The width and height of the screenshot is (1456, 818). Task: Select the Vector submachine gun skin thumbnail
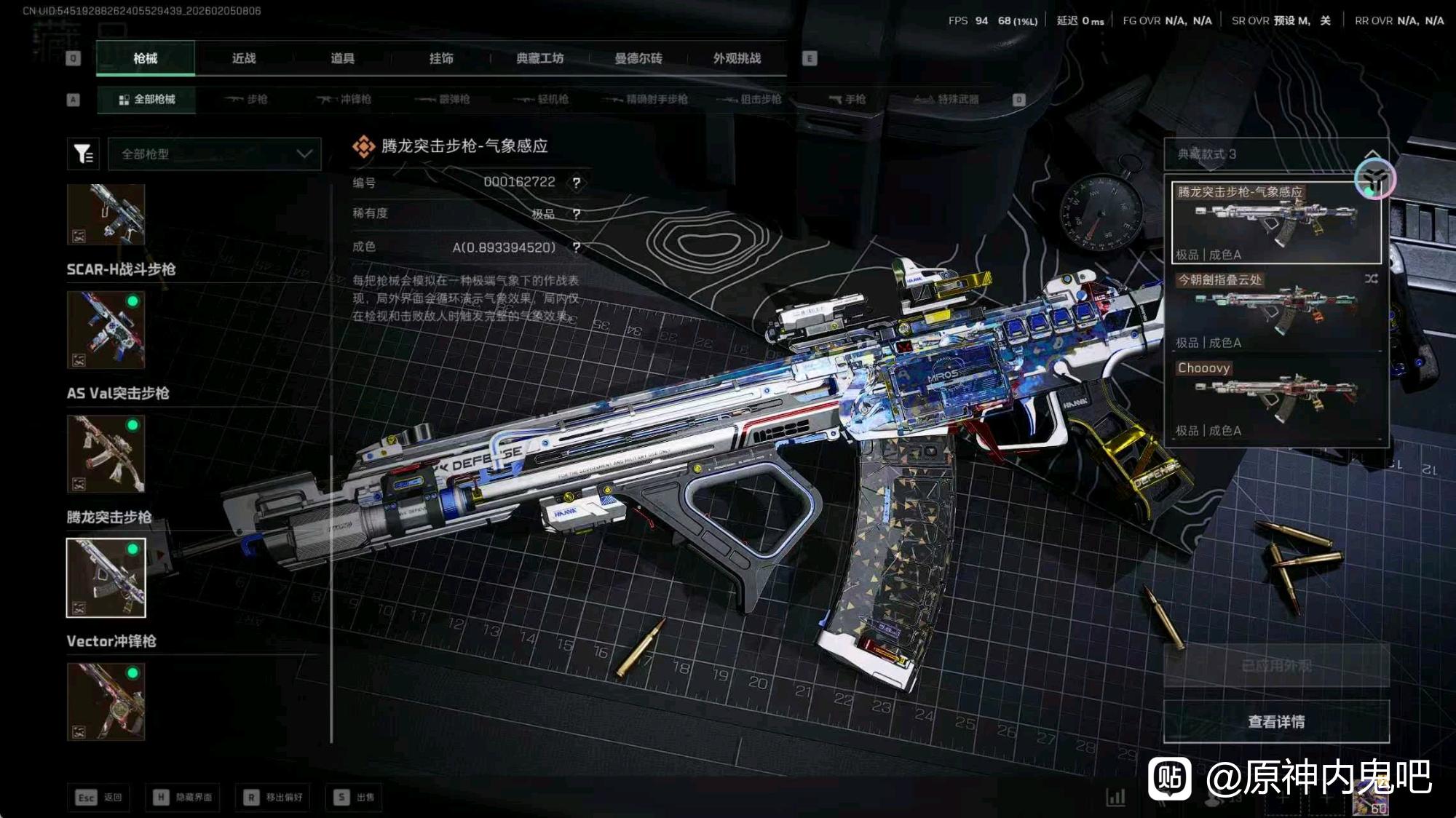coord(106,702)
